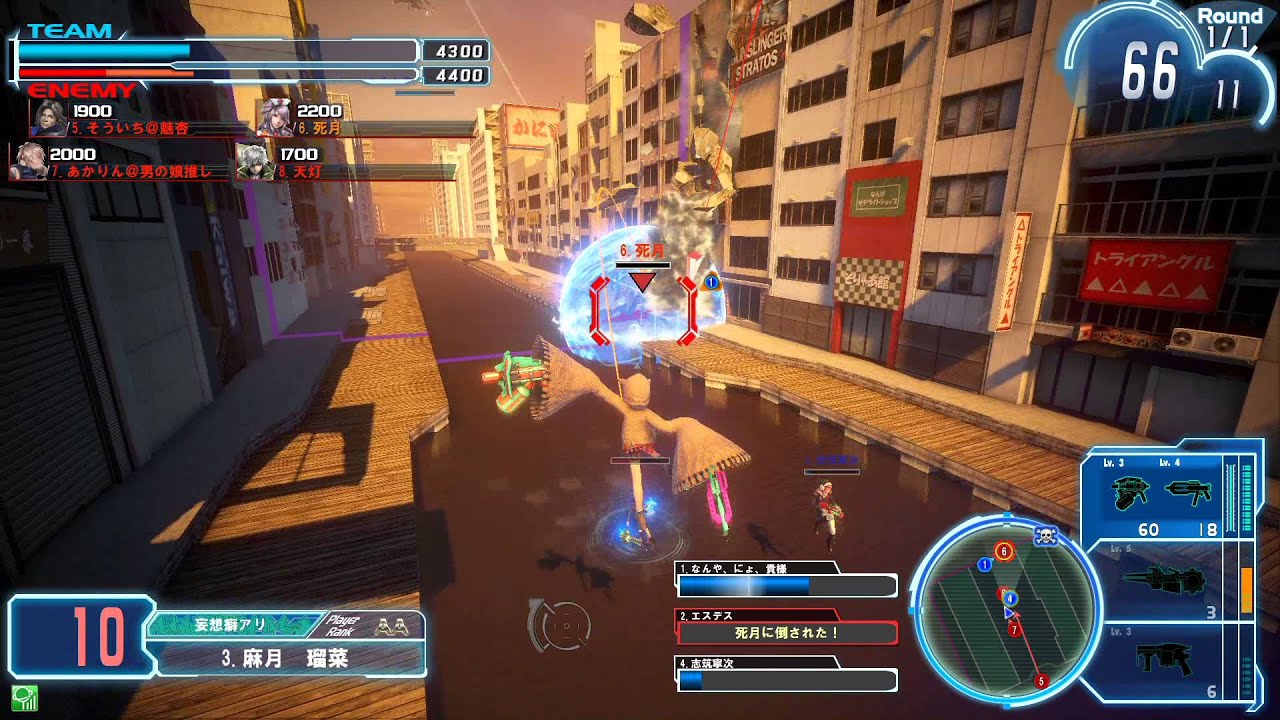Select enemy 8 天灯 portrait
This screenshot has width=1280, height=720.
tap(254, 161)
